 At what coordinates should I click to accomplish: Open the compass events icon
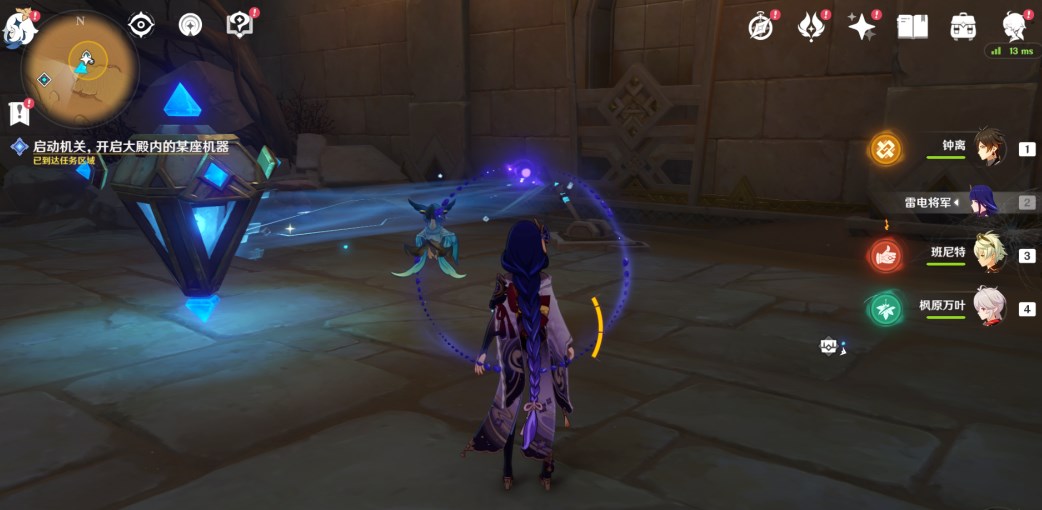761,27
